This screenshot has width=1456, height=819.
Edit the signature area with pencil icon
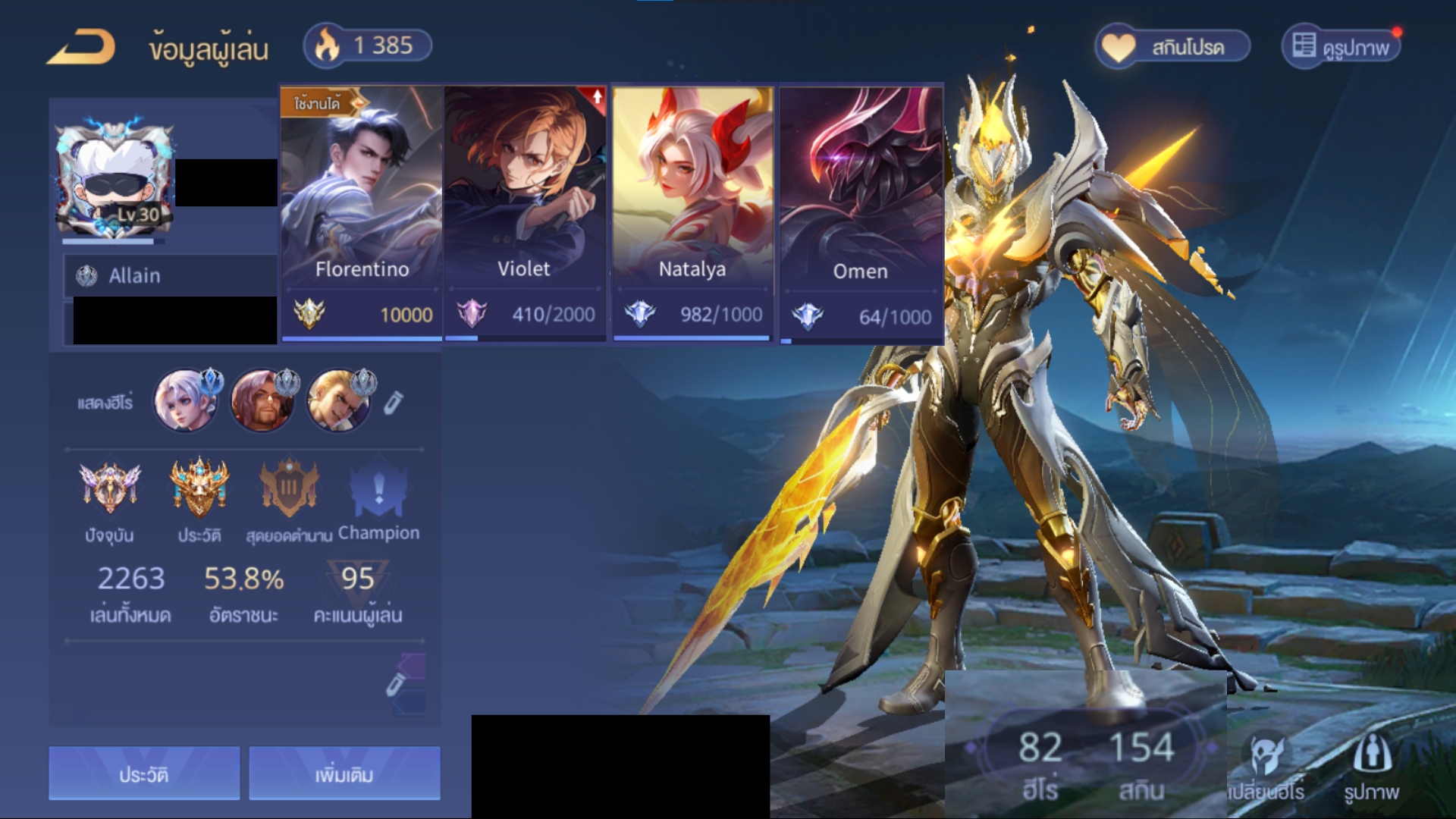395,684
